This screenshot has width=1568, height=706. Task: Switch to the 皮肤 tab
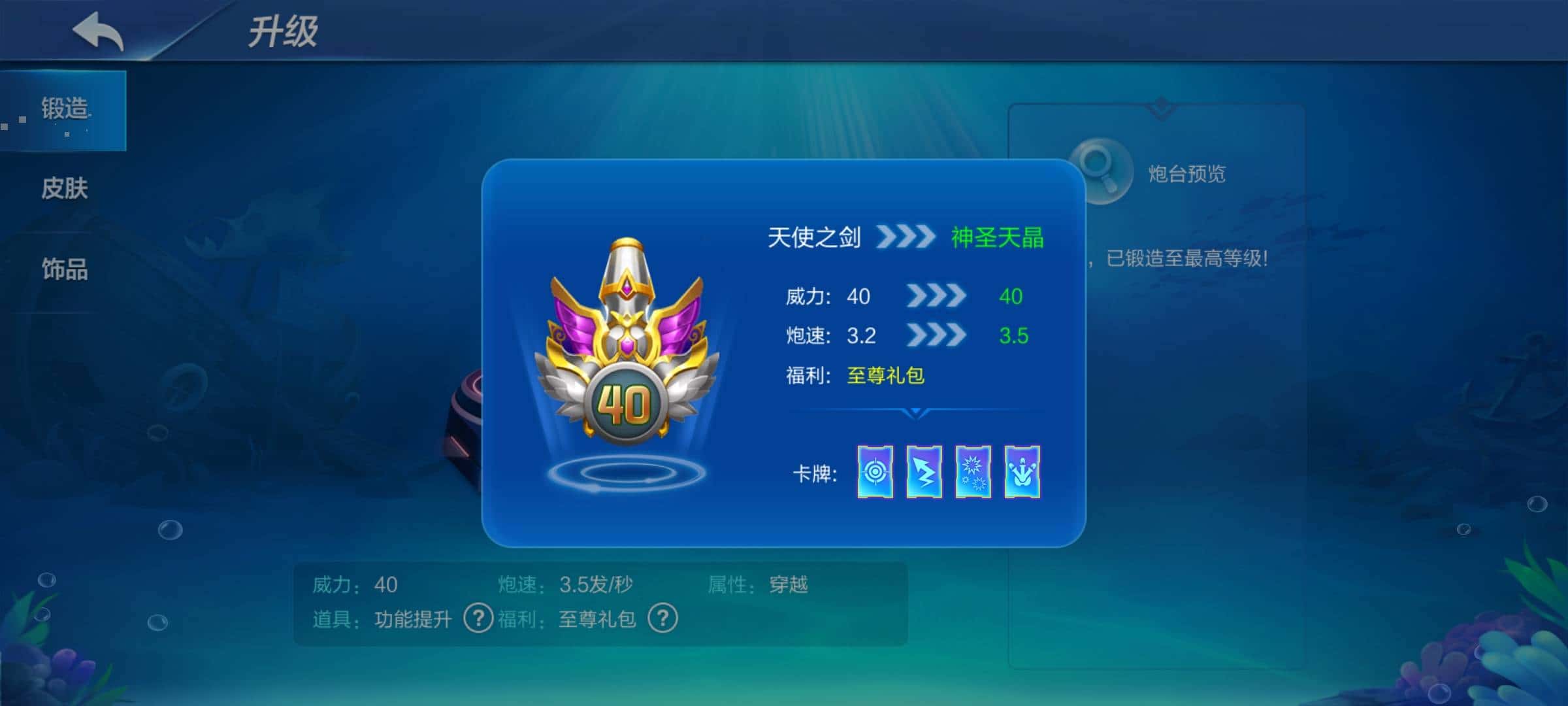(63, 188)
